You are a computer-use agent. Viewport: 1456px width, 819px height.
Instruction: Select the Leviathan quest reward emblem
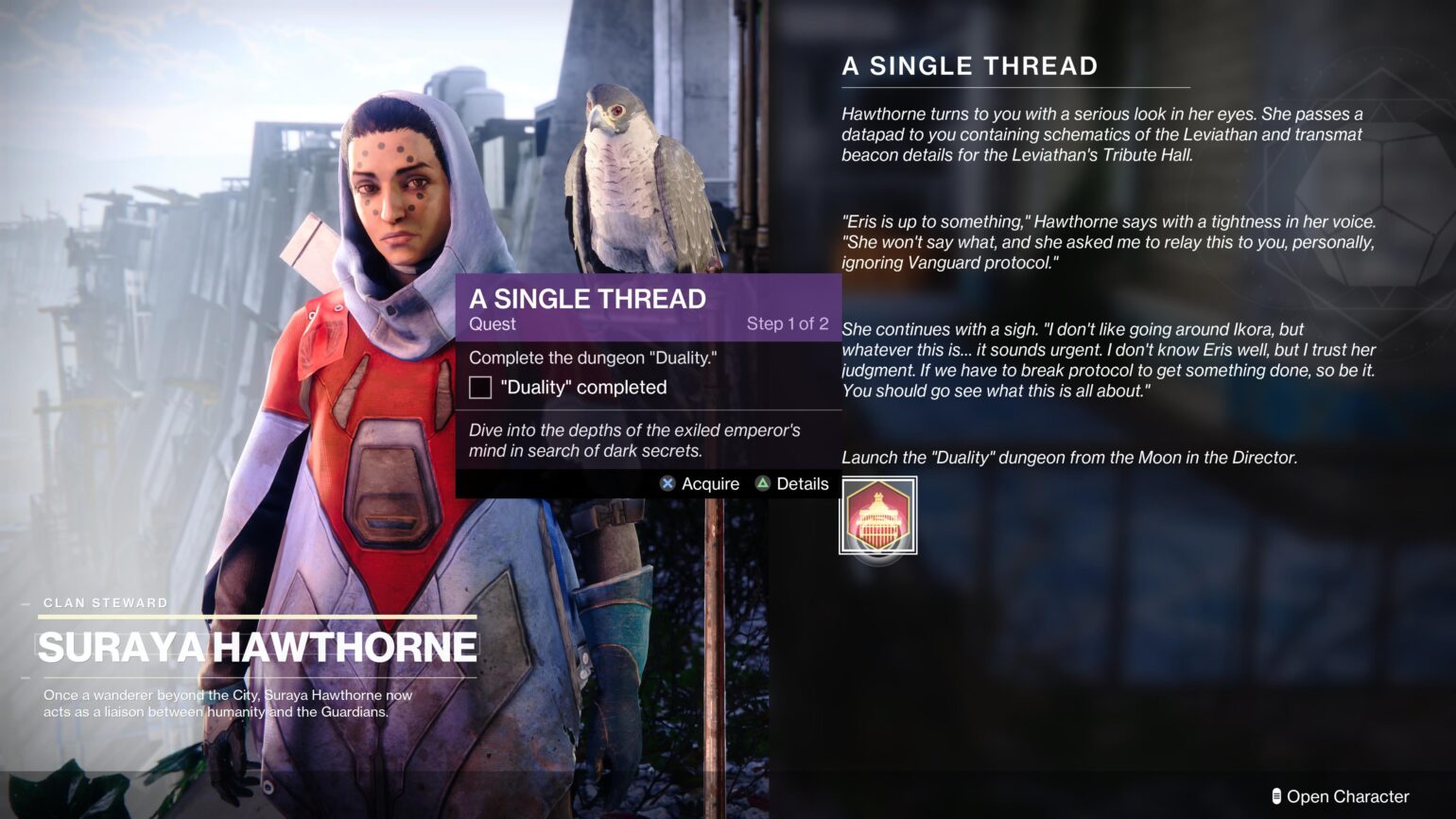click(877, 516)
